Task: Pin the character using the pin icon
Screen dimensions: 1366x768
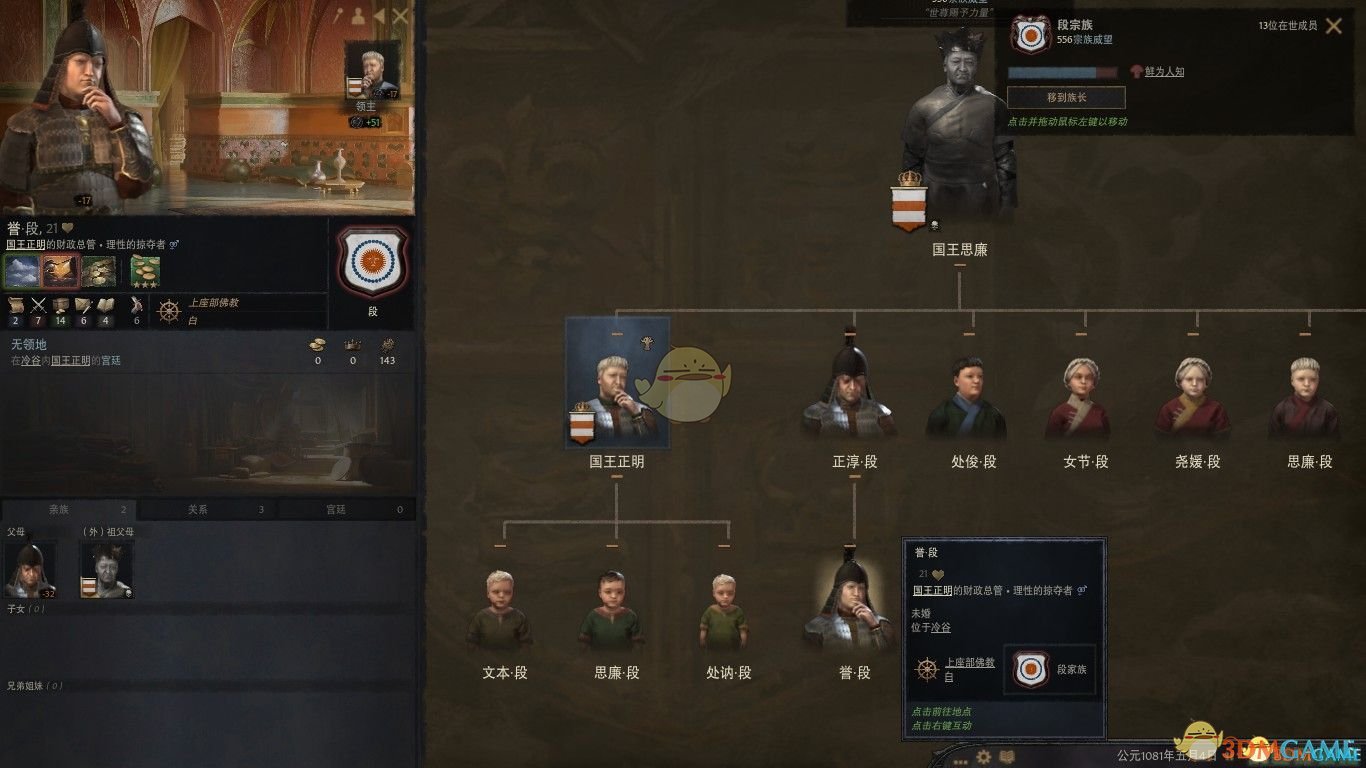Action: pyautogui.click(x=339, y=15)
